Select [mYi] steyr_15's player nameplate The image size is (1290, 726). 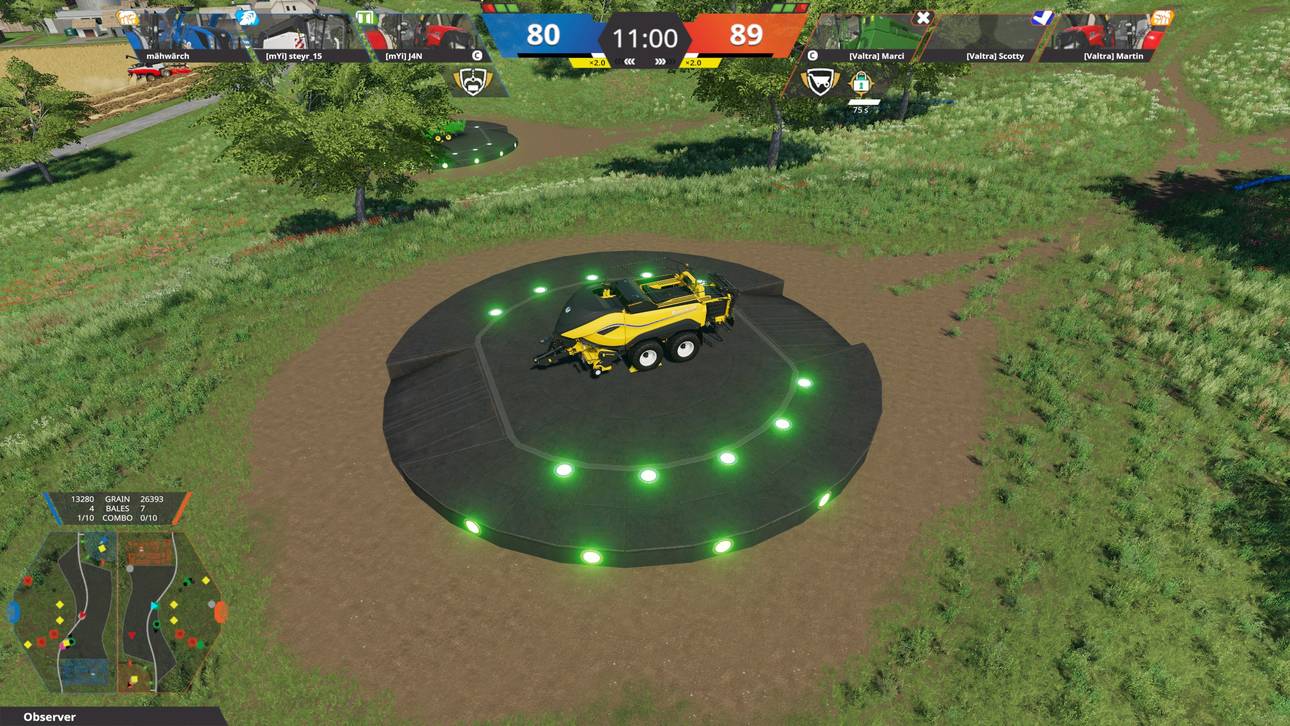point(295,56)
